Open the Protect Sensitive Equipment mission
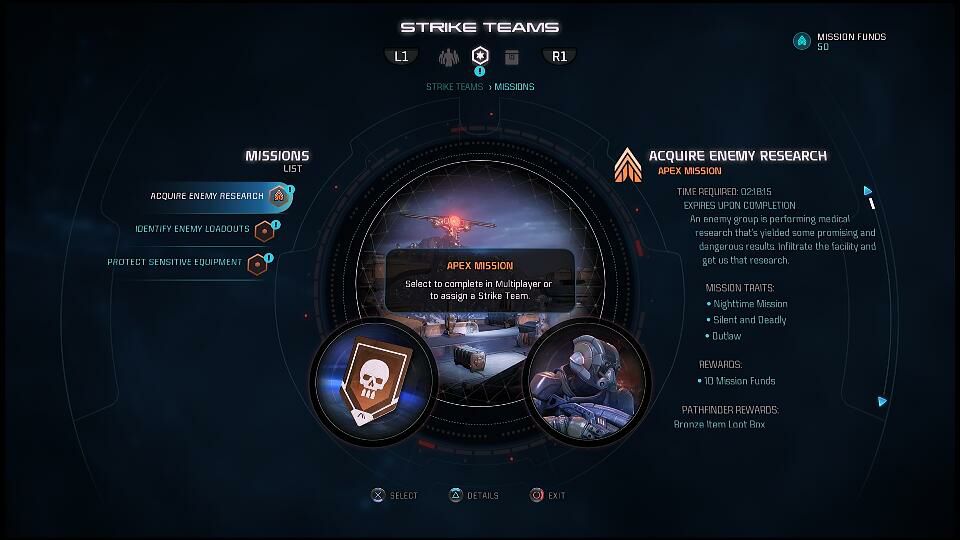This screenshot has height=540, width=960. pos(175,263)
